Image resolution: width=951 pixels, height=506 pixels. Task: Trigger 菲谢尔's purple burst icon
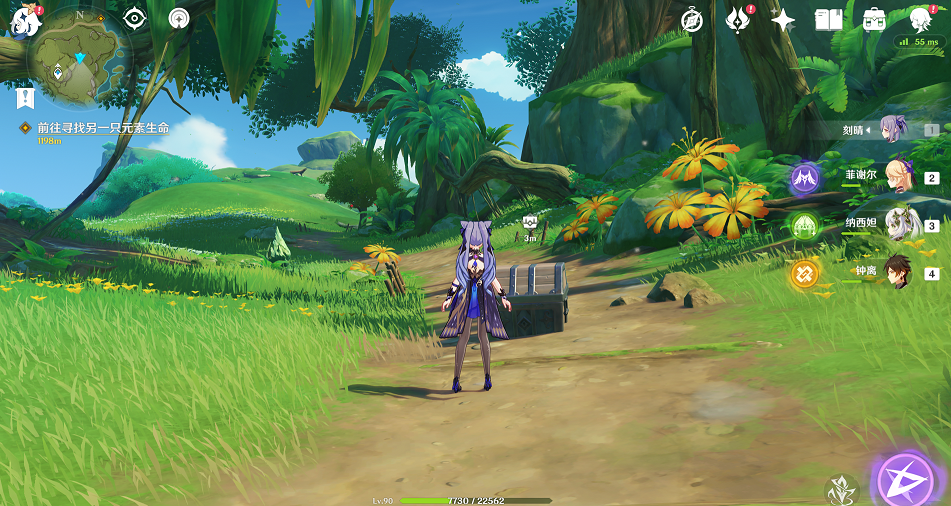coord(805,179)
